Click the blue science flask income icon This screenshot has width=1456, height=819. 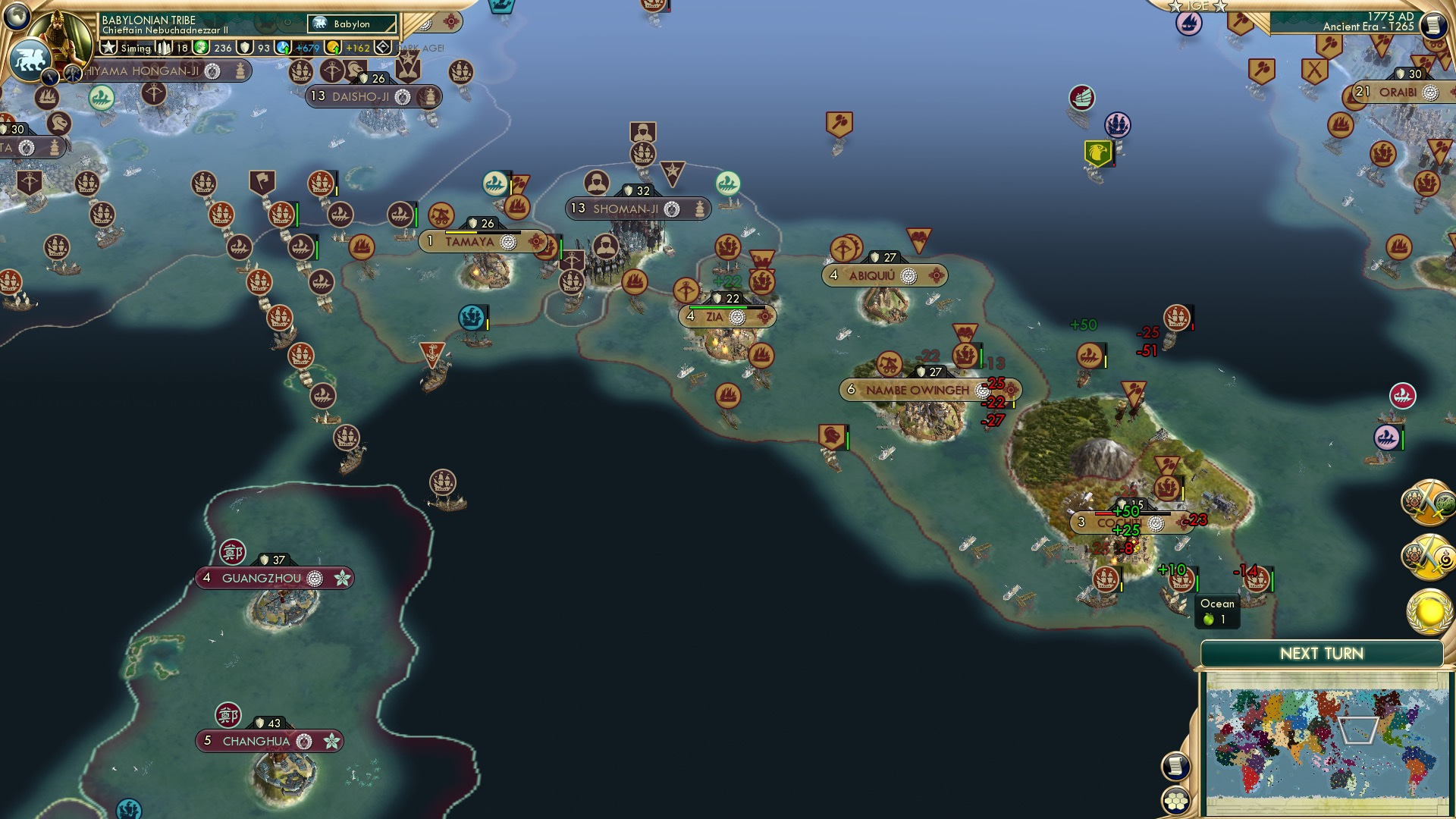[283, 47]
